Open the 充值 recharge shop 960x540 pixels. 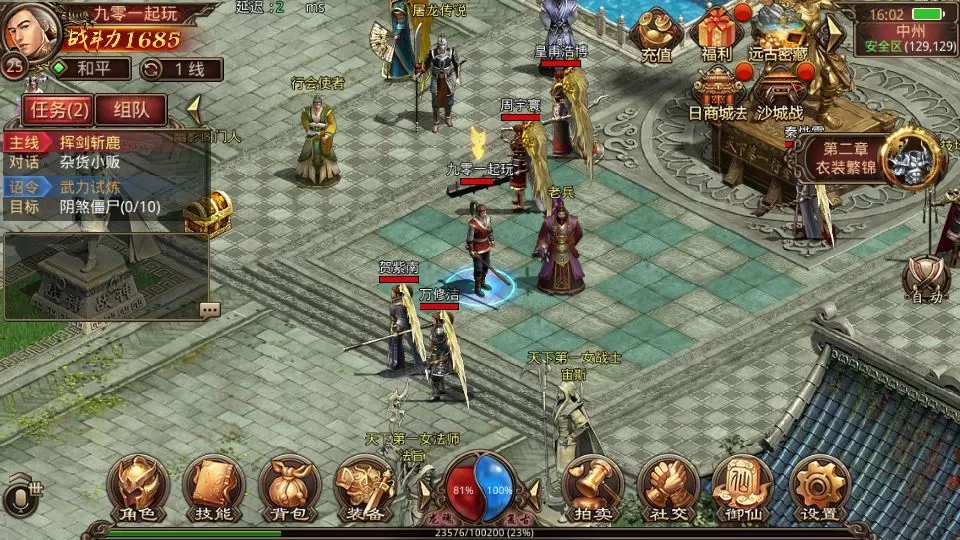click(656, 35)
